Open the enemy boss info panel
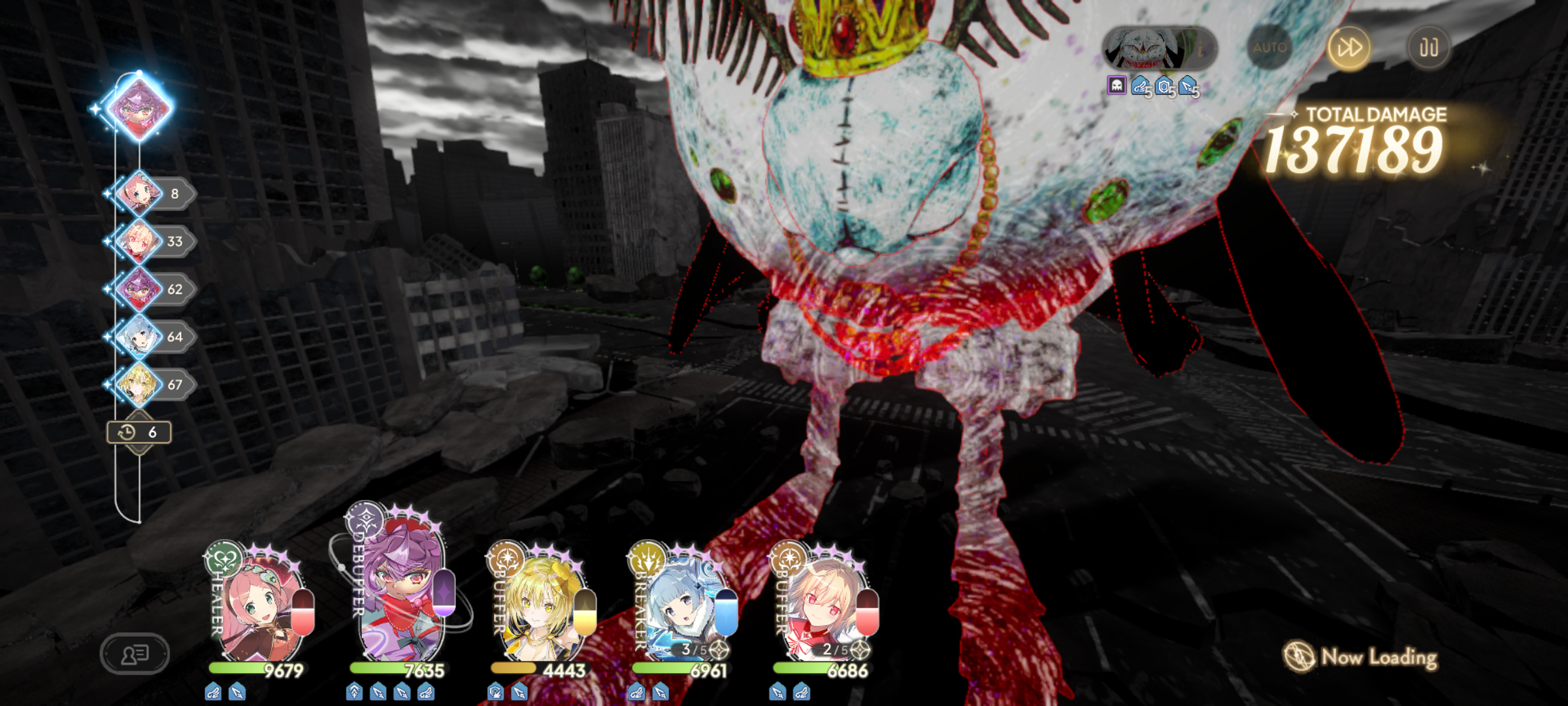Image resolution: width=1568 pixels, height=706 pixels. 1158,48
